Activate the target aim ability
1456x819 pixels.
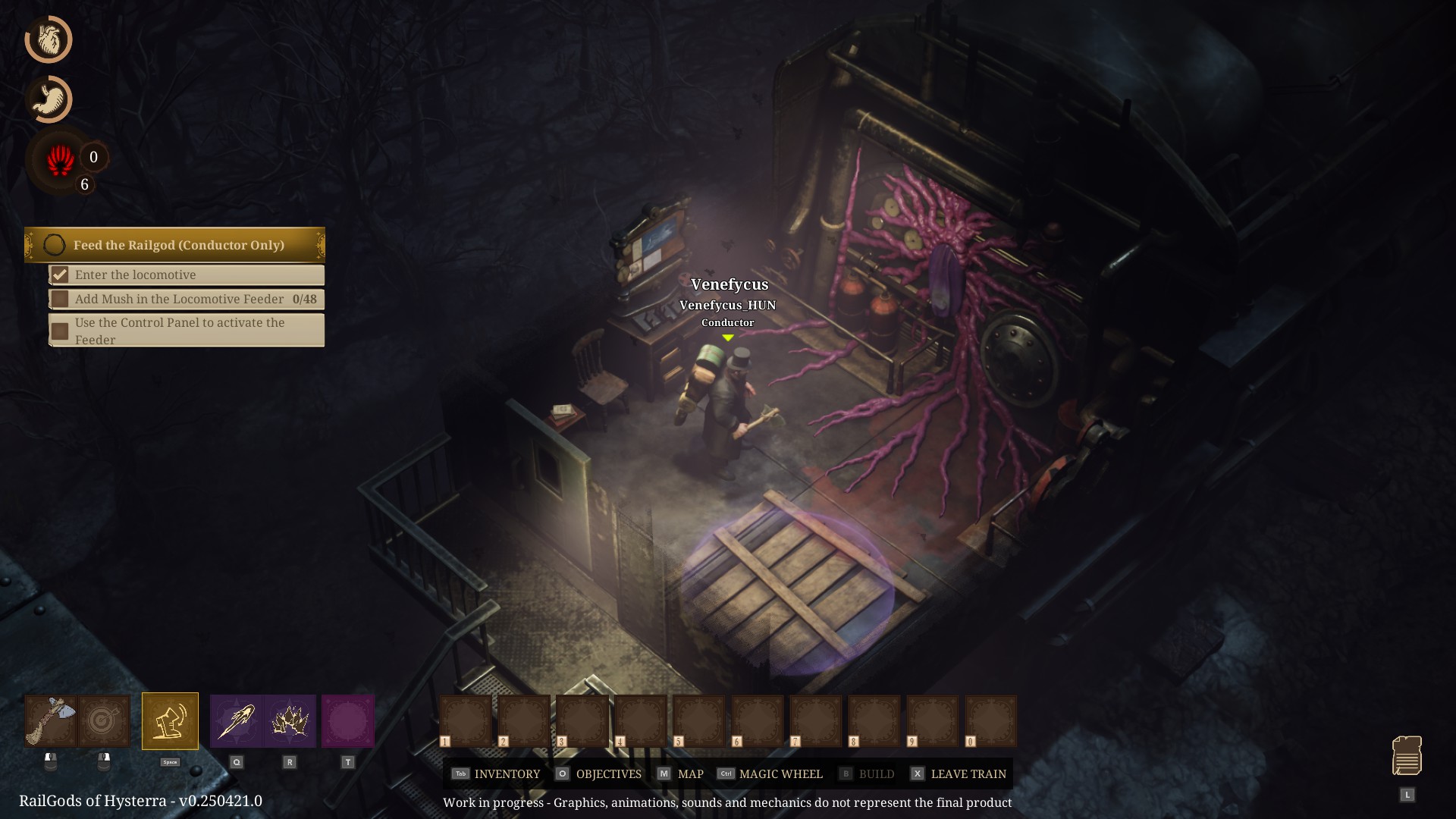(104, 721)
